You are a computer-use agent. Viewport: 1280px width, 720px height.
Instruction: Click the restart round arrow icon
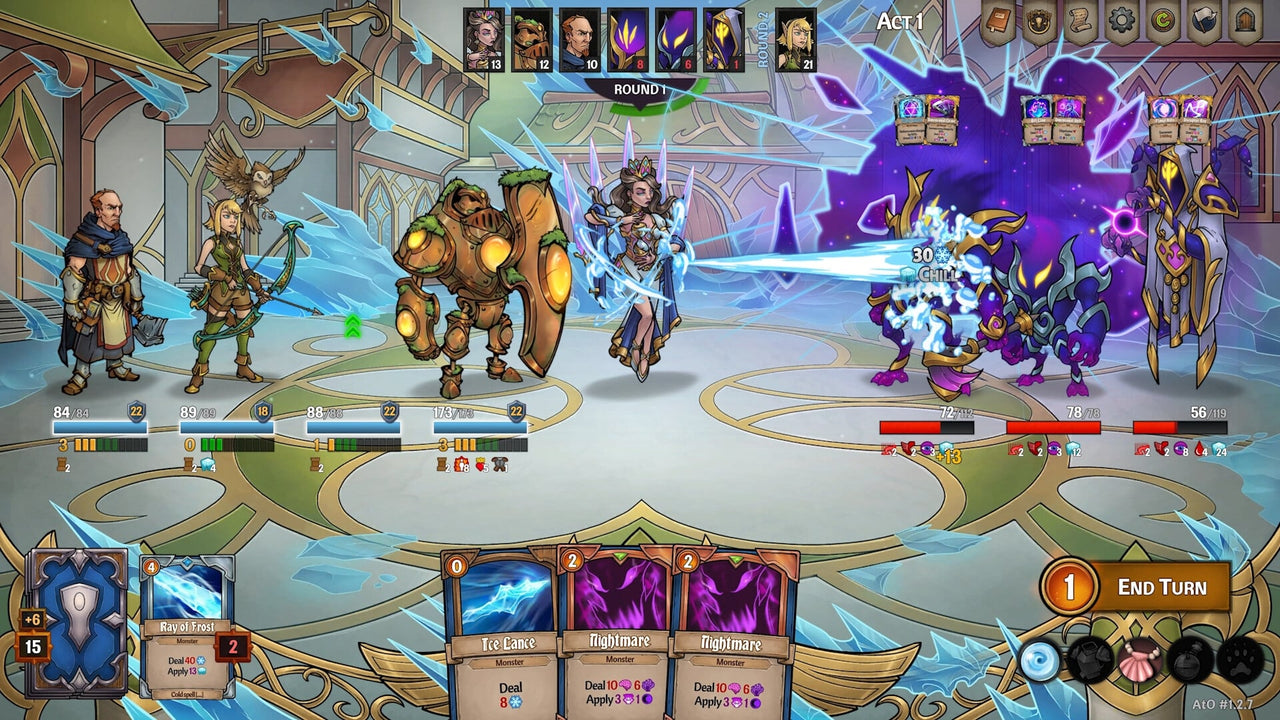1161,22
